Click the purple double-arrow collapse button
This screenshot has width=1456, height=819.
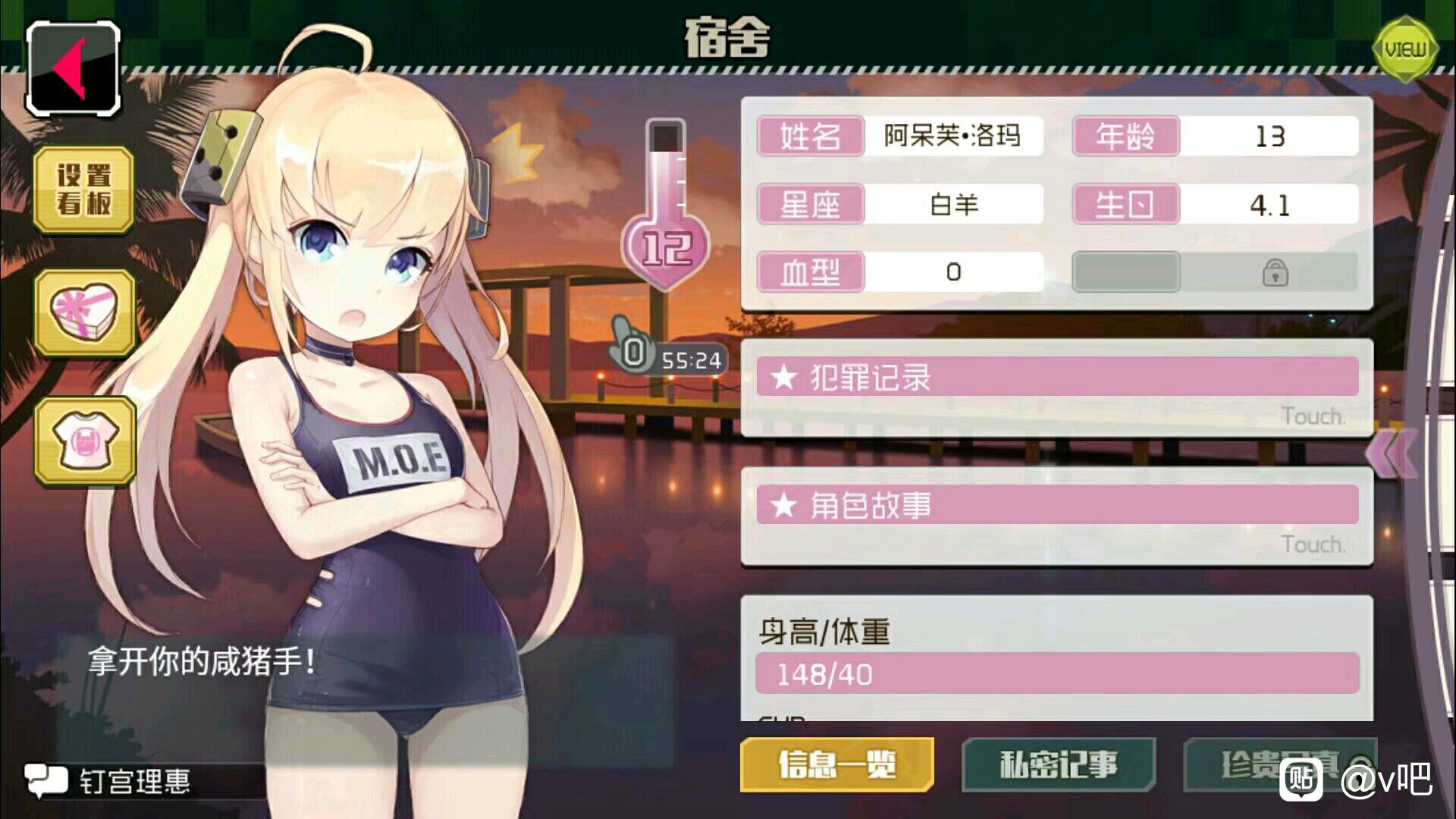point(1390,453)
